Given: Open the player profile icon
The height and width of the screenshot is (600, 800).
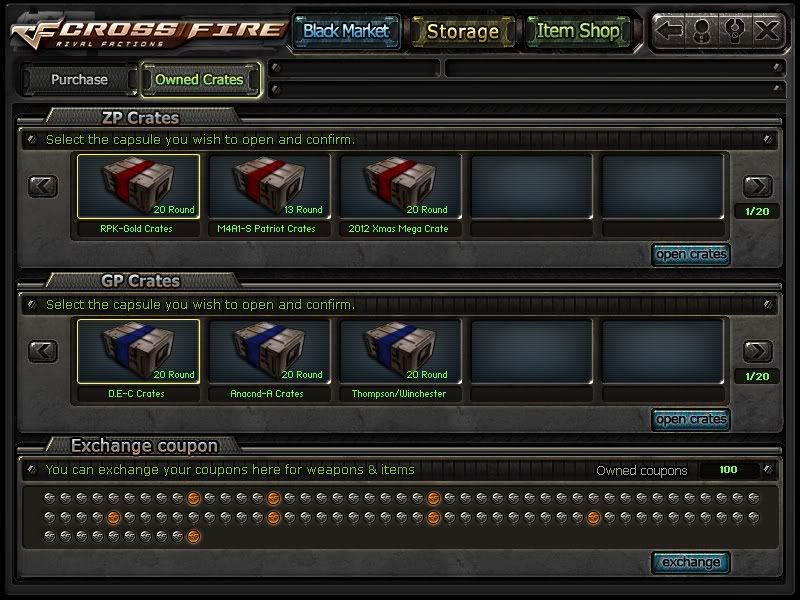Looking at the screenshot, I should click(702, 31).
